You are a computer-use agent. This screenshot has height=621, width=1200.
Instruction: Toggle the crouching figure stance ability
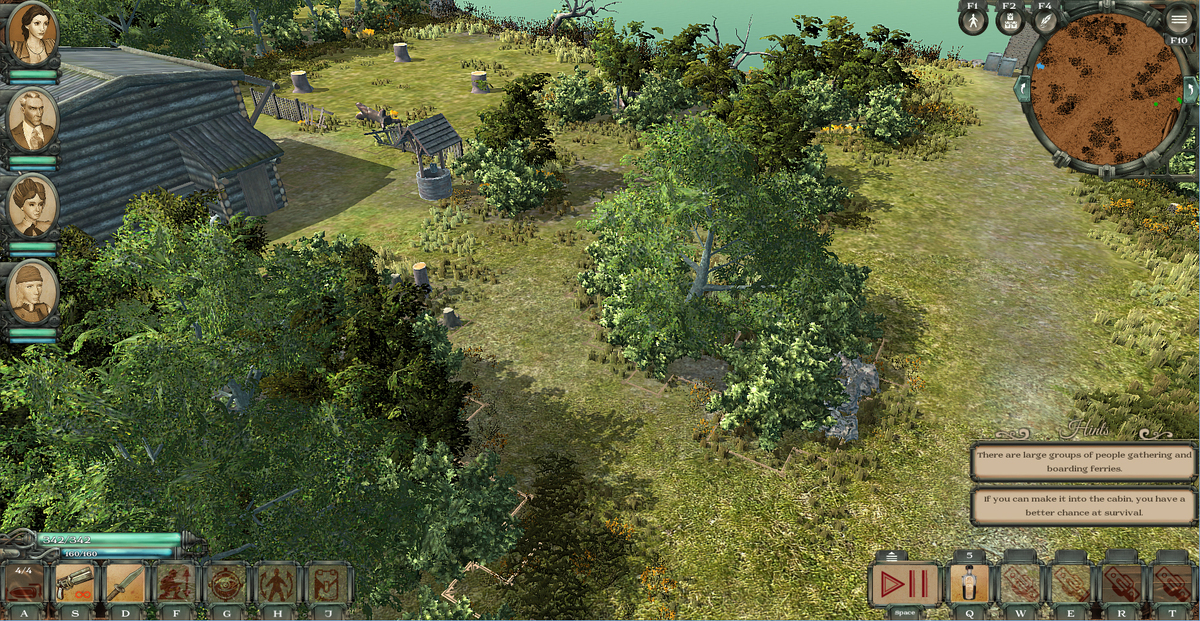click(176, 583)
